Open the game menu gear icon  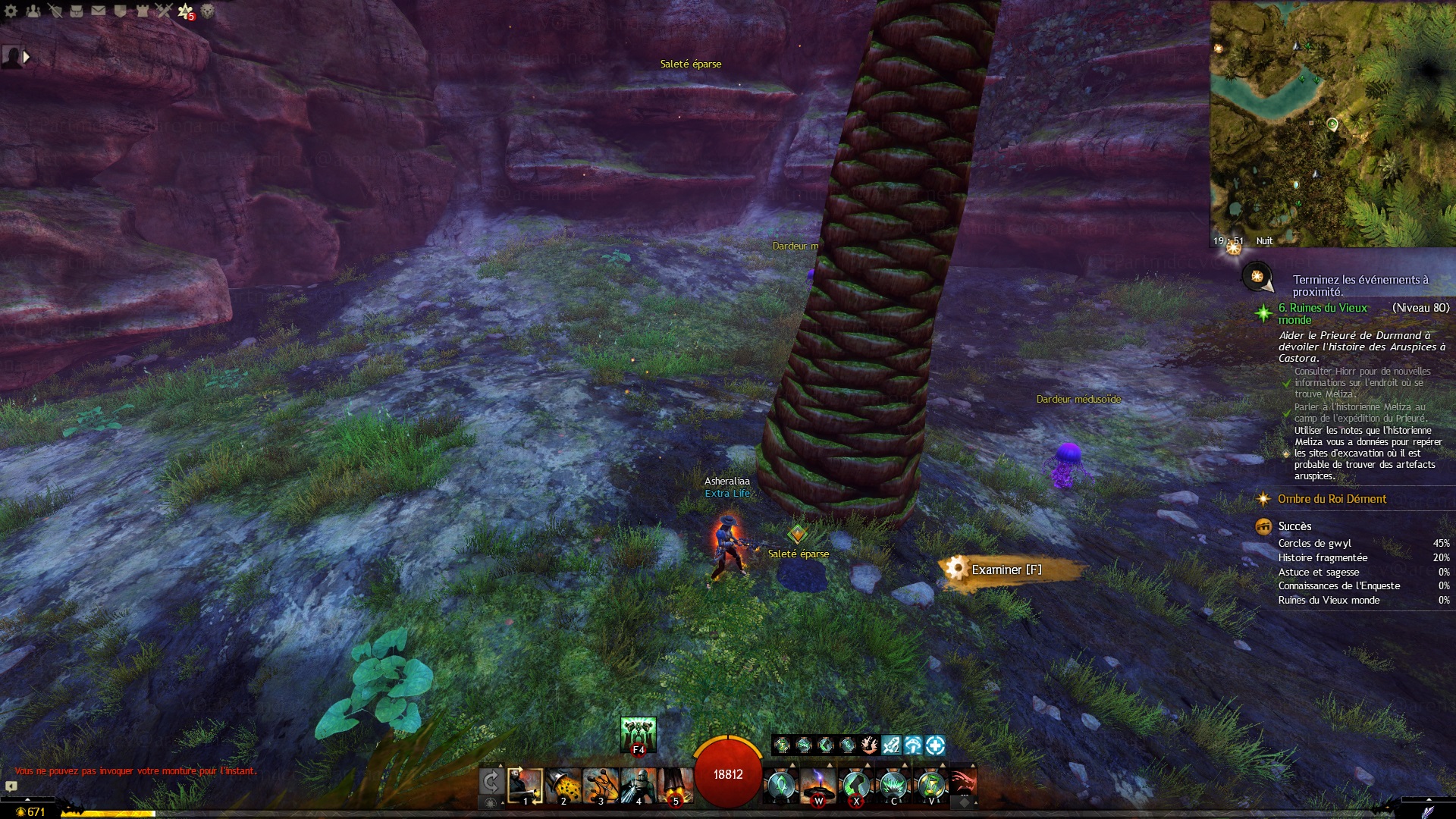click(x=11, y=11)
